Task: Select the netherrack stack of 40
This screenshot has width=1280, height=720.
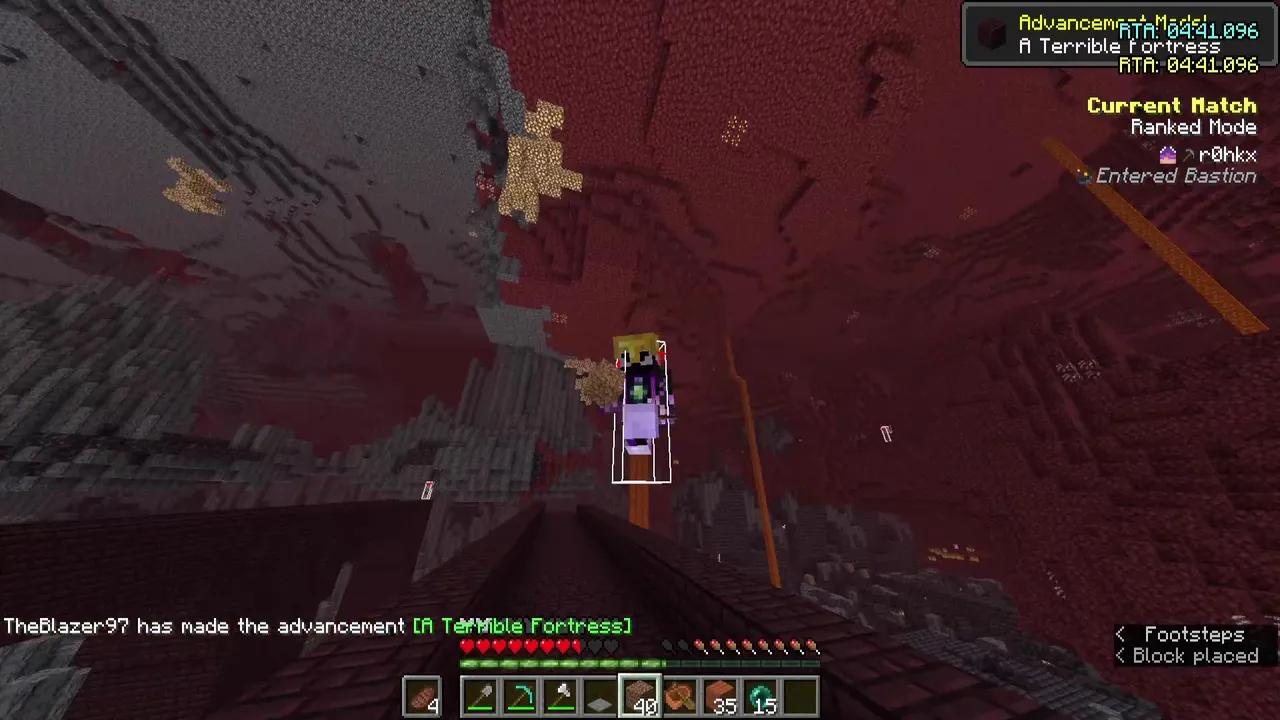Action: 641,697
